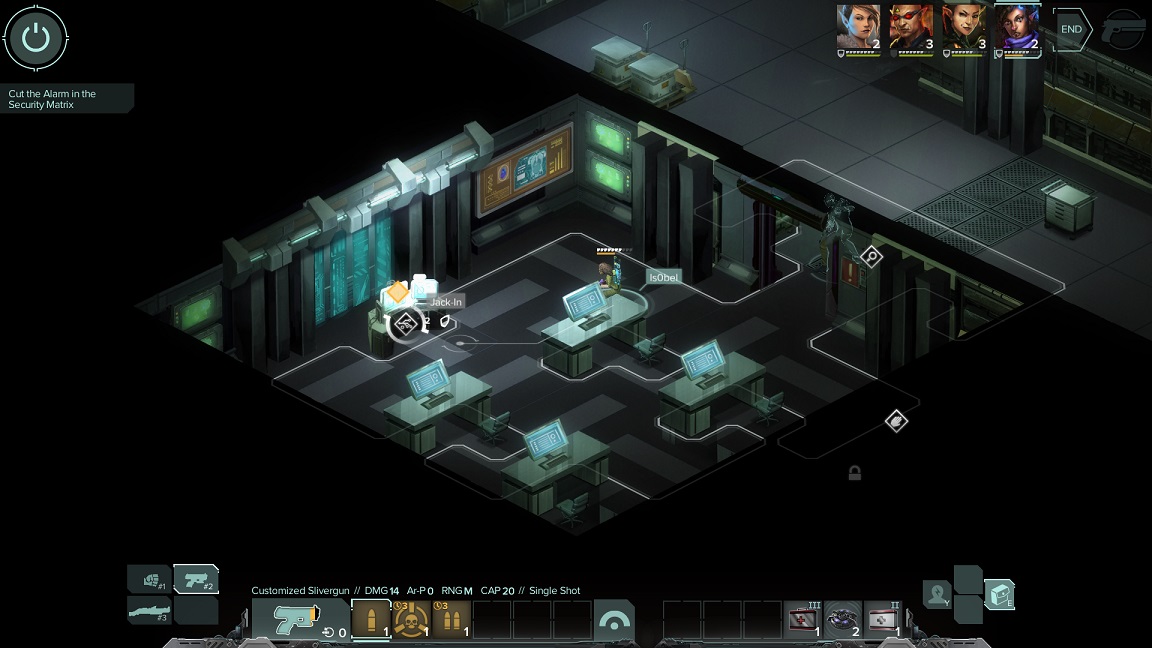Image resolution: width=1152 pixels, height=648 pixels.
Task: Use the tier II medkit item
Action: pyautogui.click(x=883, y=620)
